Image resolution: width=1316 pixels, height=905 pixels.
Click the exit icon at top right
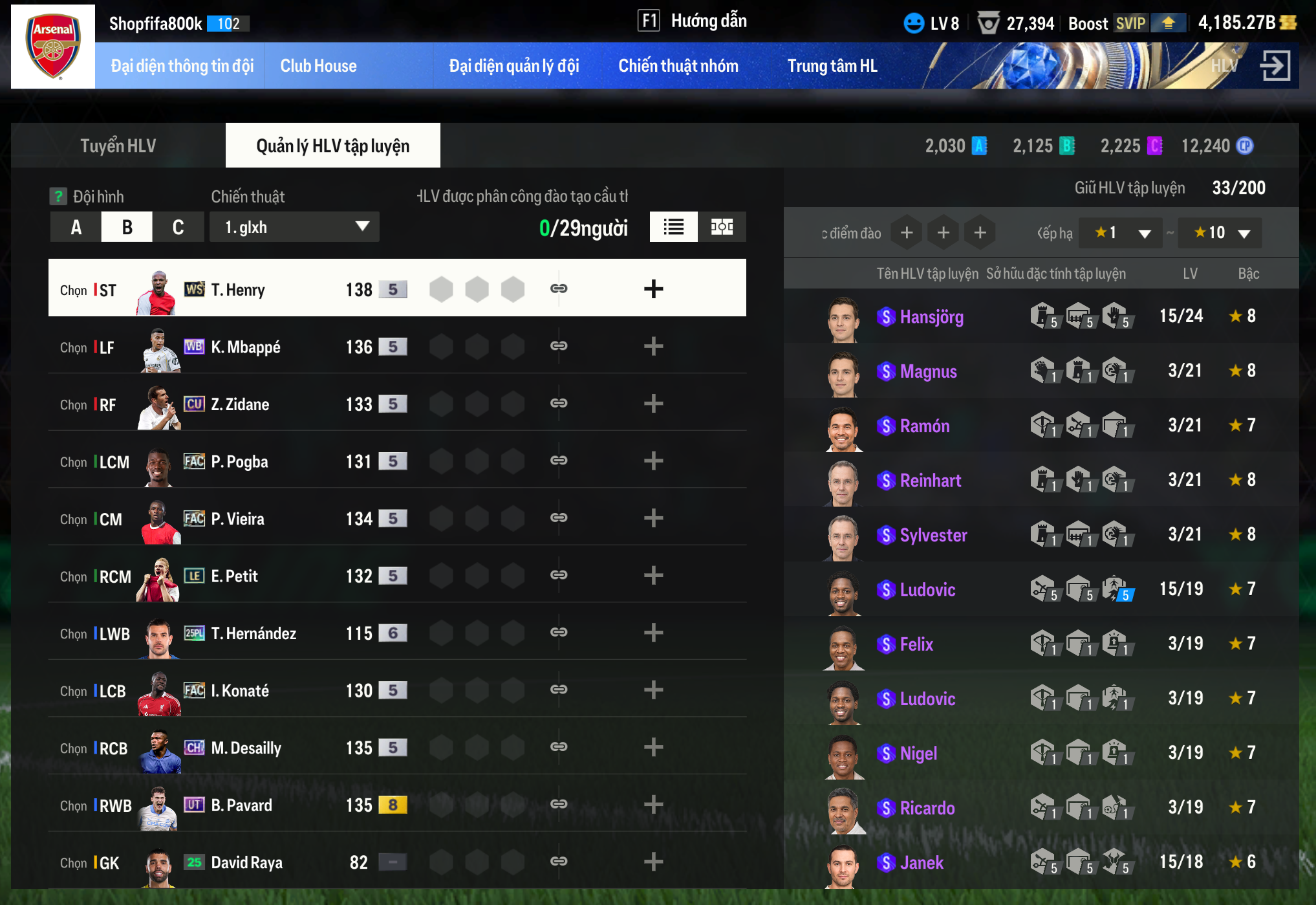(1275, 66)
